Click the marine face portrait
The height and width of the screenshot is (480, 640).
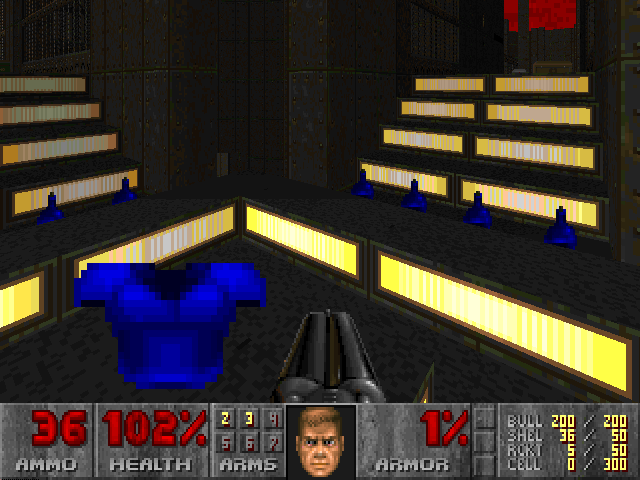coord(320,441)
